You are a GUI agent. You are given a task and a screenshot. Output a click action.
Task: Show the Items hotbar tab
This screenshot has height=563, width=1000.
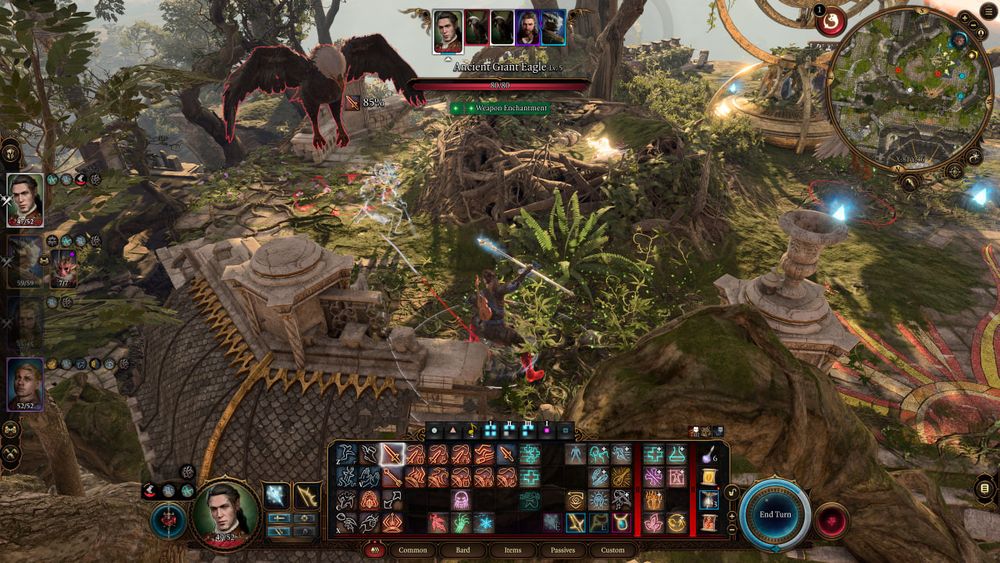point(513,550)
